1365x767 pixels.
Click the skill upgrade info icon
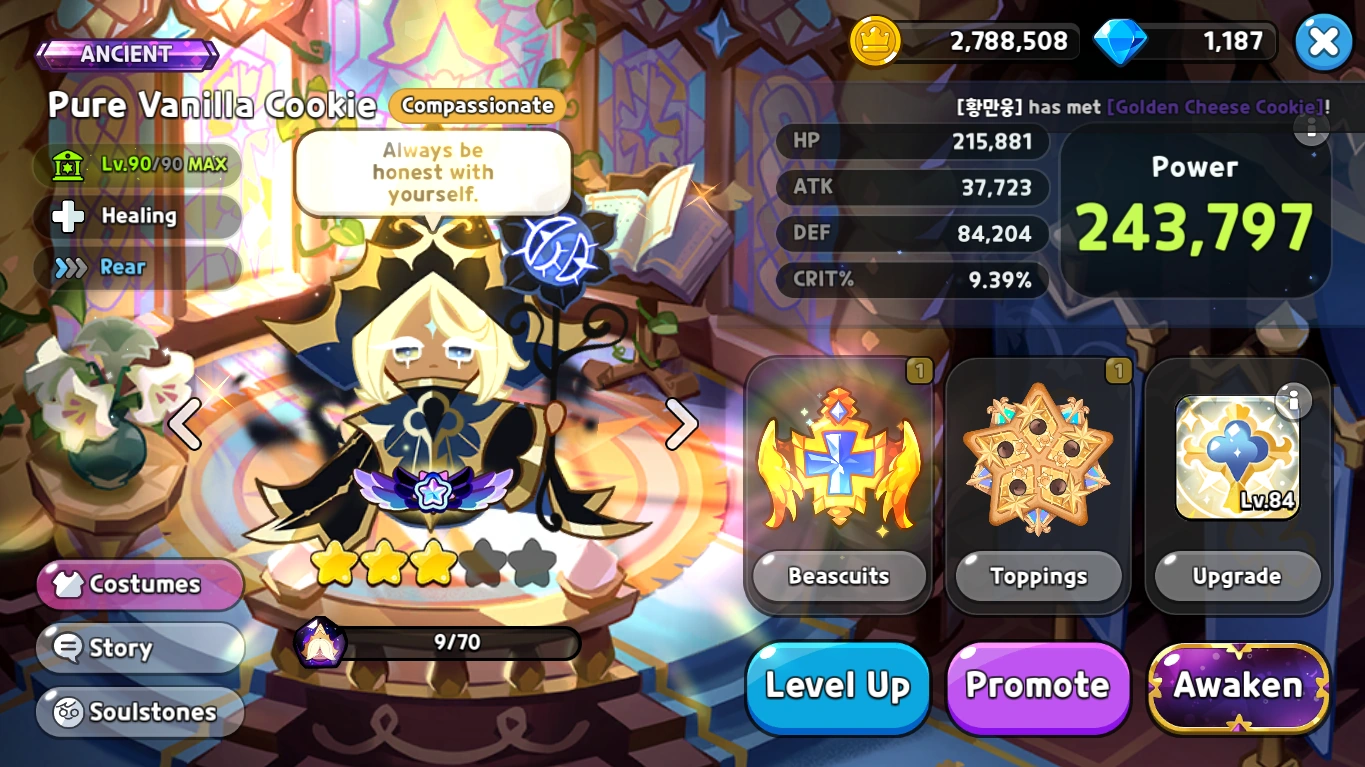click(1296, 400)
